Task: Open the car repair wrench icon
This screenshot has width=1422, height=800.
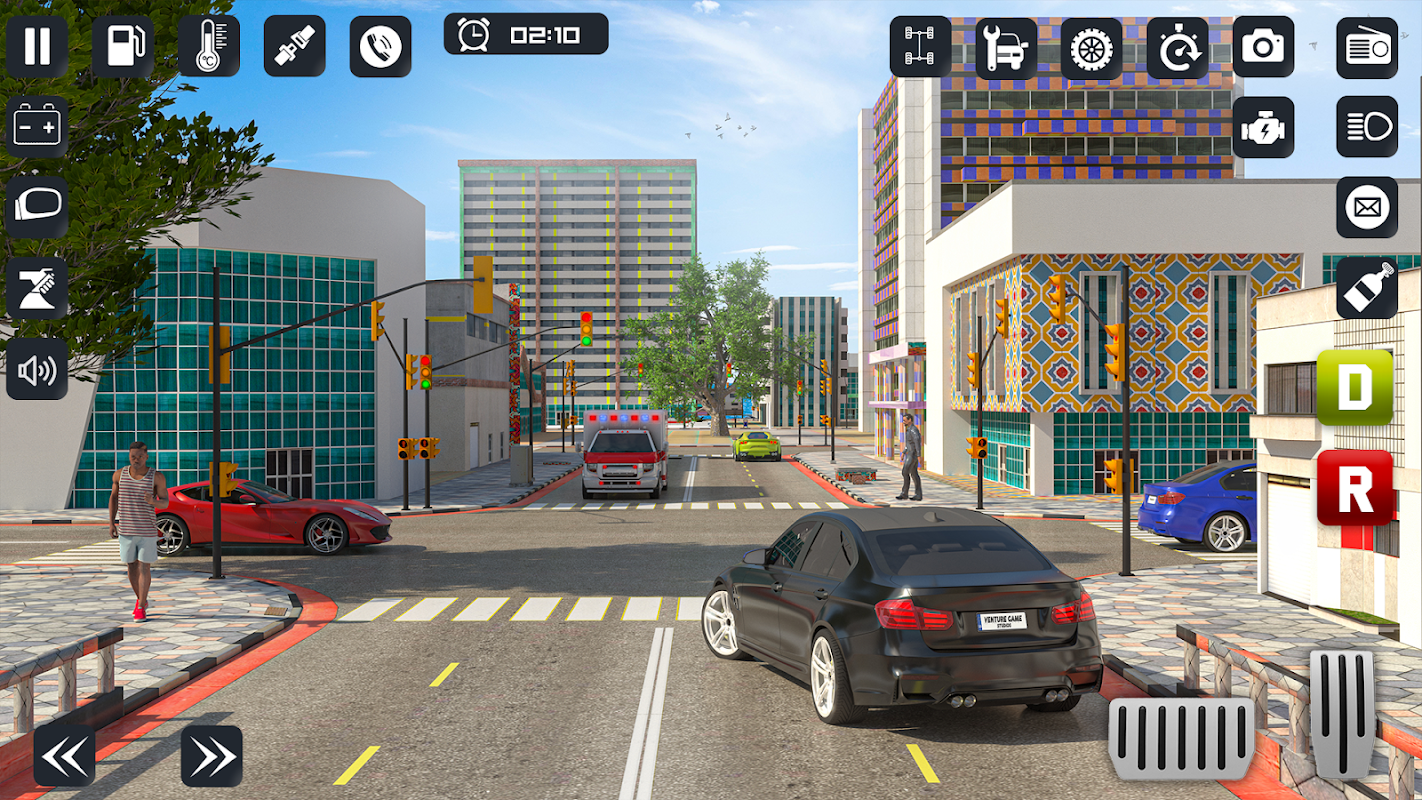Action: click(x=1006, y=47)
